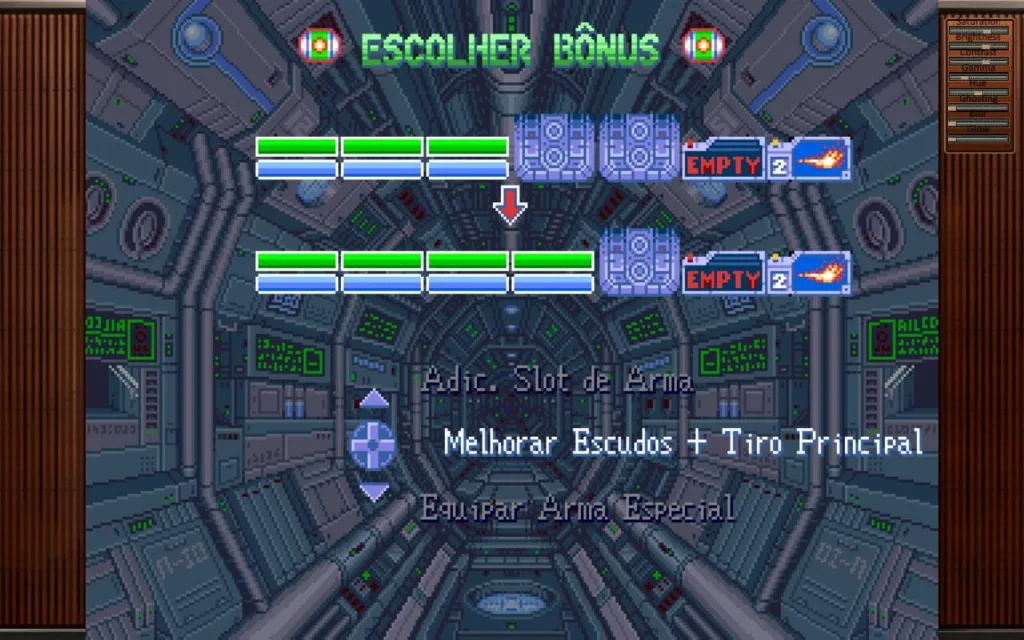Pick the Equipar Arma Especial option

[x=577, y=508]
